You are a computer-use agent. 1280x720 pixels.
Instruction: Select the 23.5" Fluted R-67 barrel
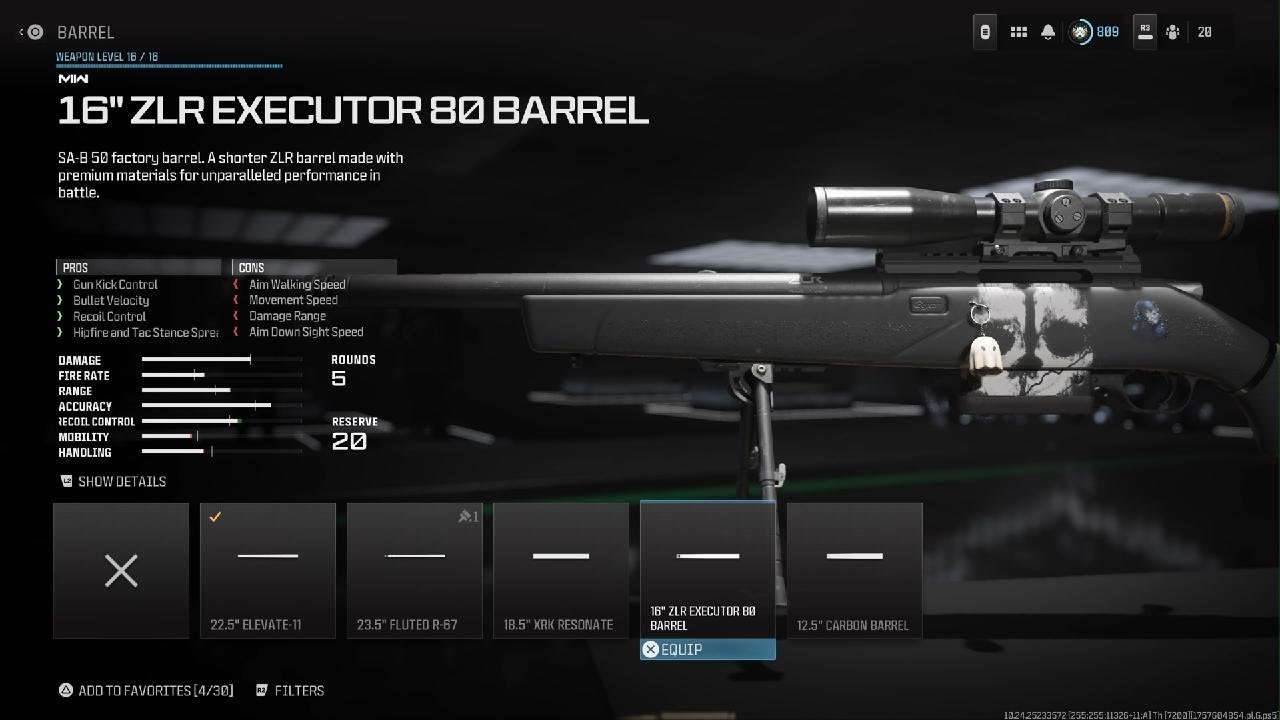click(x=414, y=570)
